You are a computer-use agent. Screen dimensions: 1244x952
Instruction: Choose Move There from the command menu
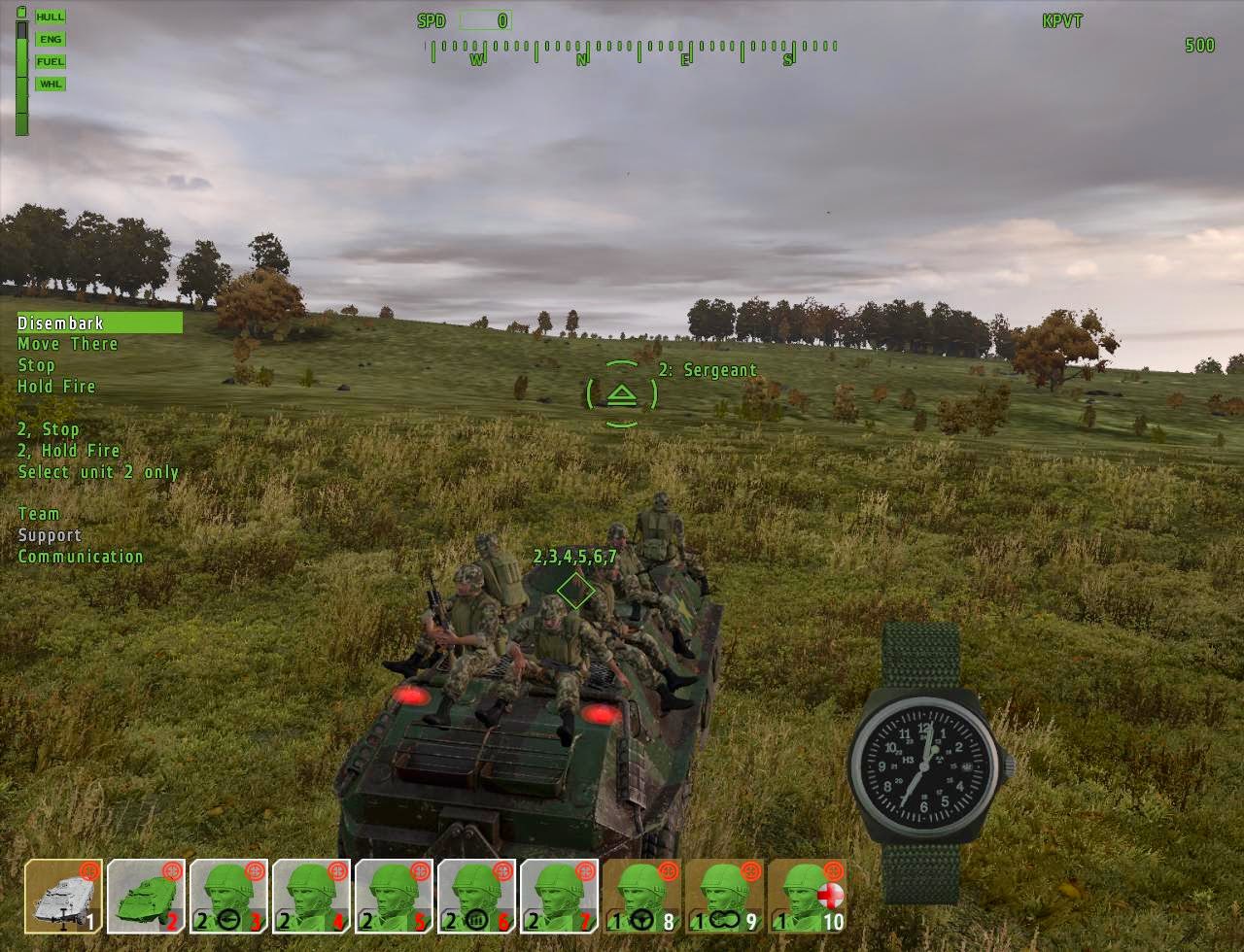65,344
